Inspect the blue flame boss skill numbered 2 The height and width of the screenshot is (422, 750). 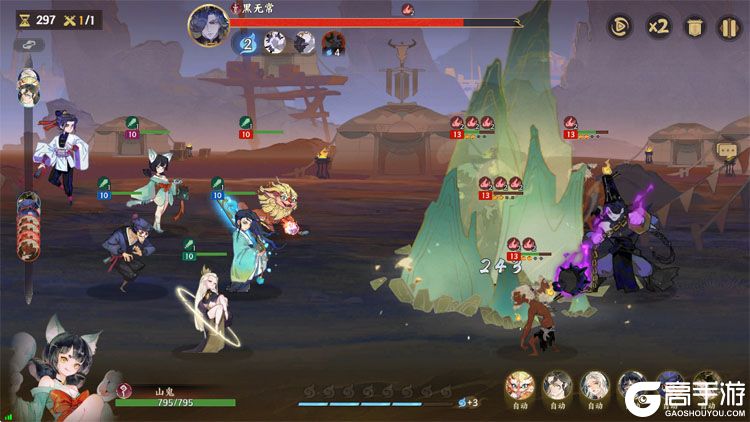tap(246, 43)
